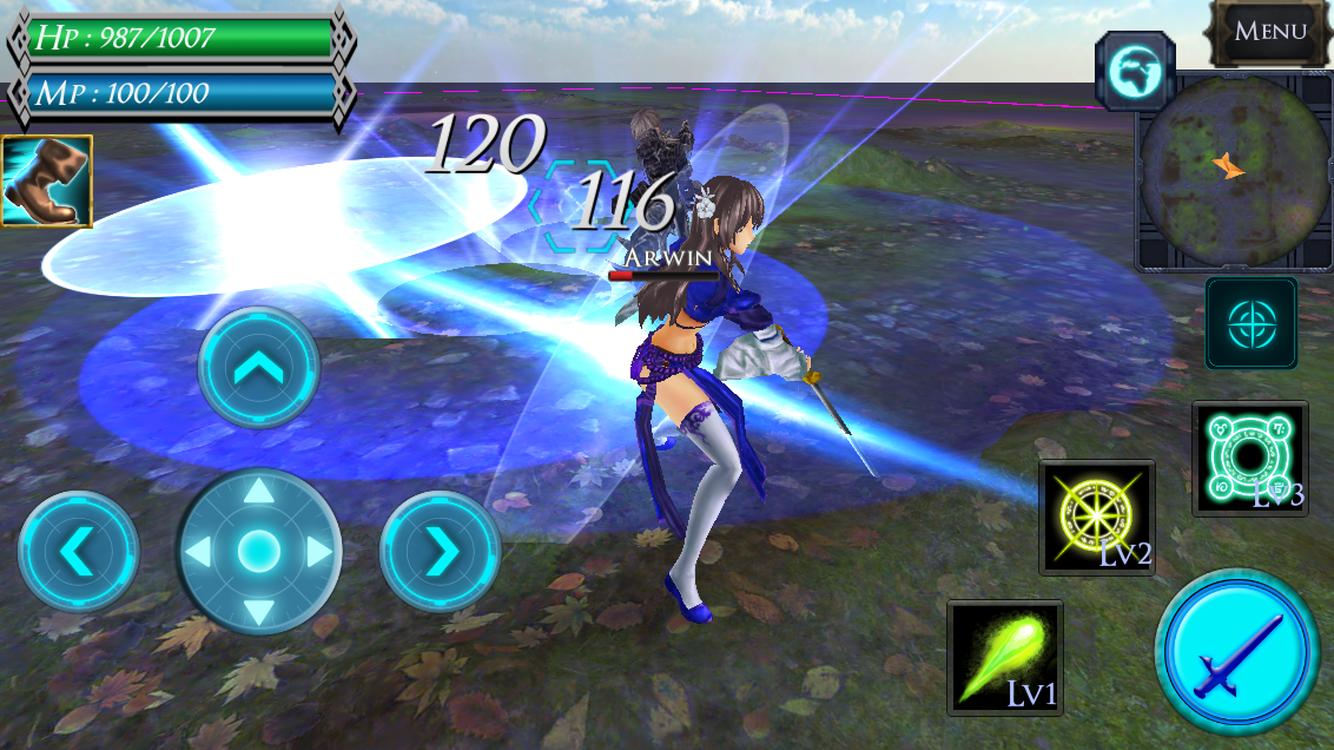This screenshot has height=750, width=1334.
Task: Open the Menu button
Action: point(1270,32)
